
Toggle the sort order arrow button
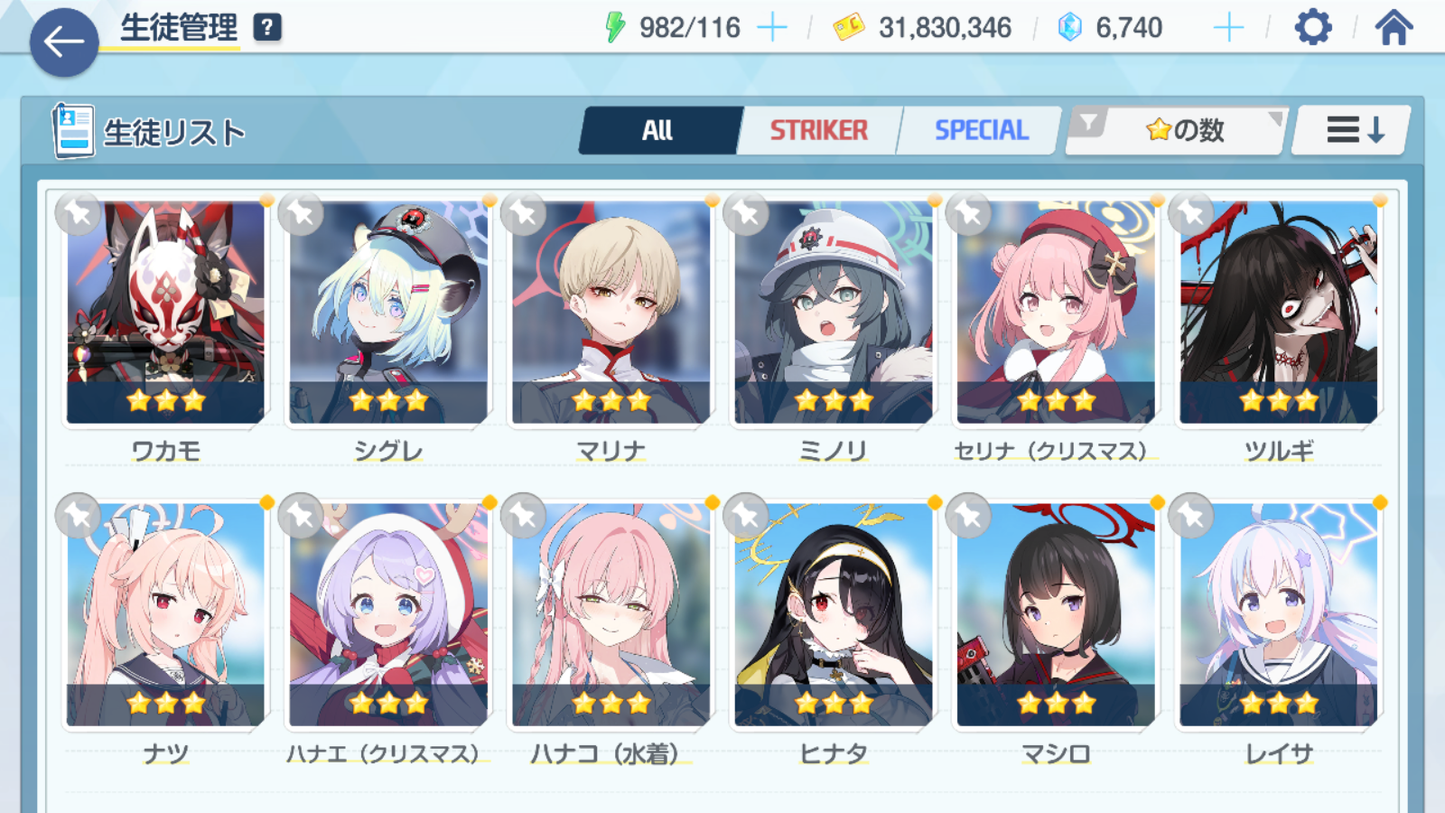[1352, 130]
